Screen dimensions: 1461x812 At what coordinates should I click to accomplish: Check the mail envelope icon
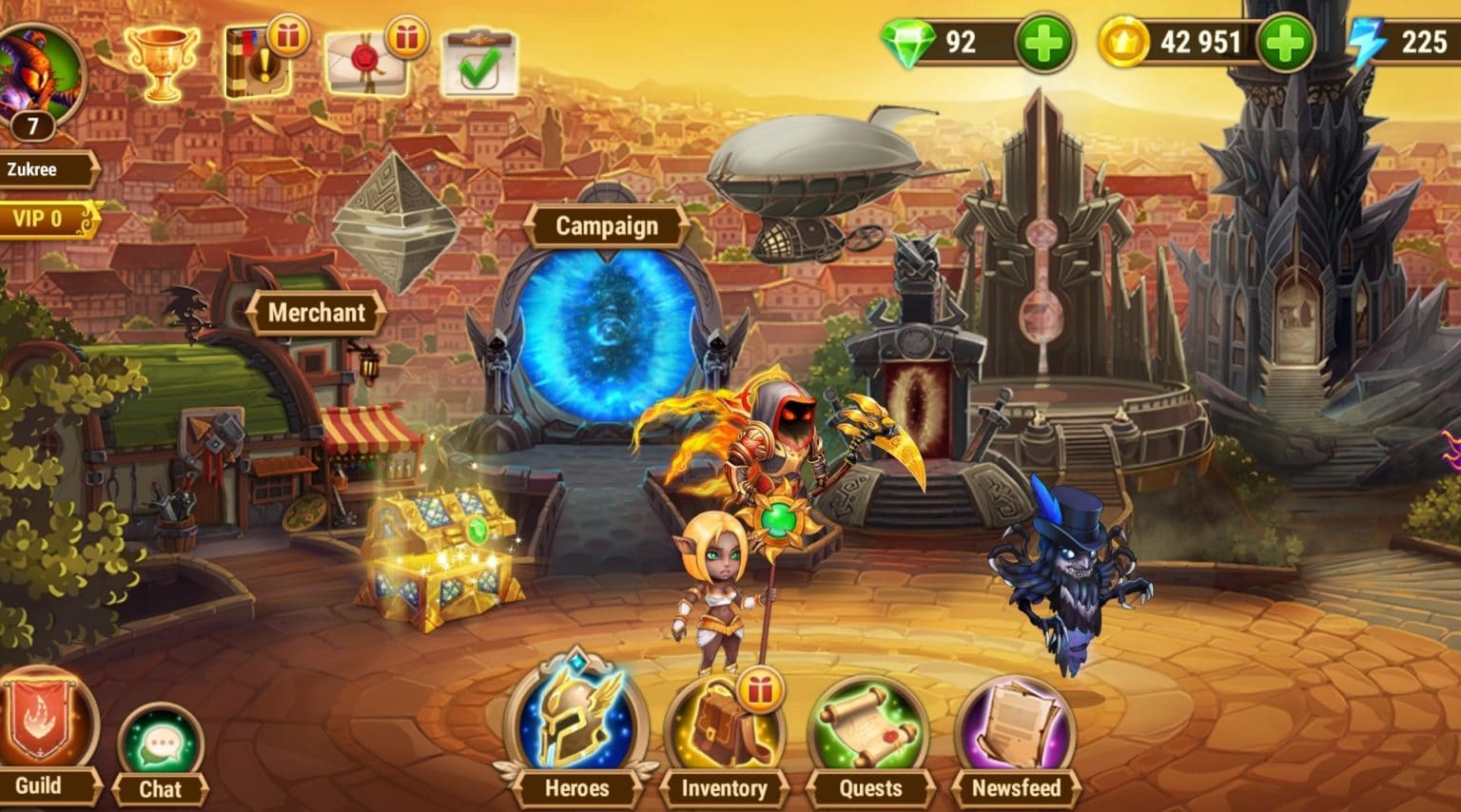click(371, 59)
